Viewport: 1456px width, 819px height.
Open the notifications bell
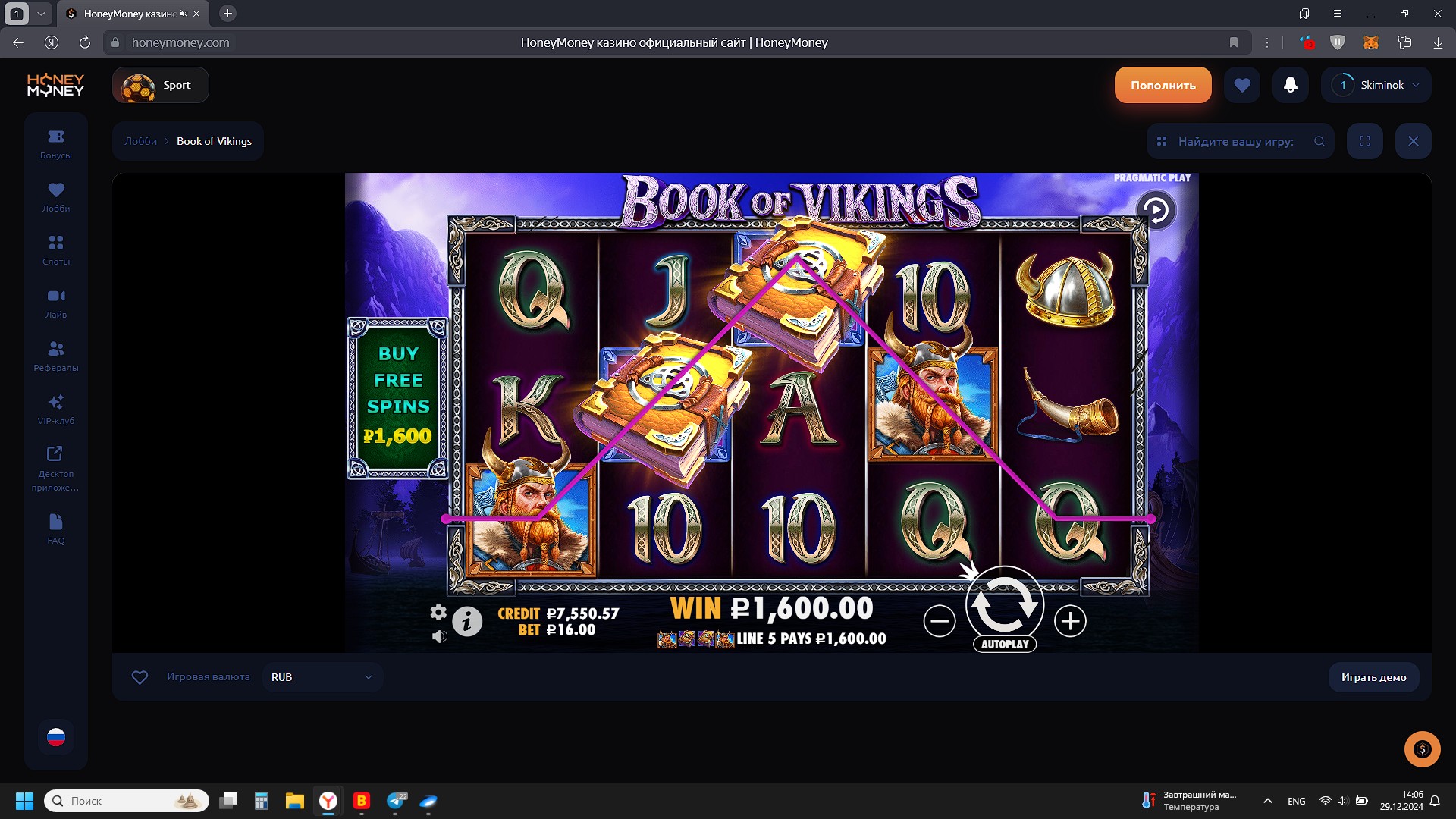click(x=1290, y=85)
